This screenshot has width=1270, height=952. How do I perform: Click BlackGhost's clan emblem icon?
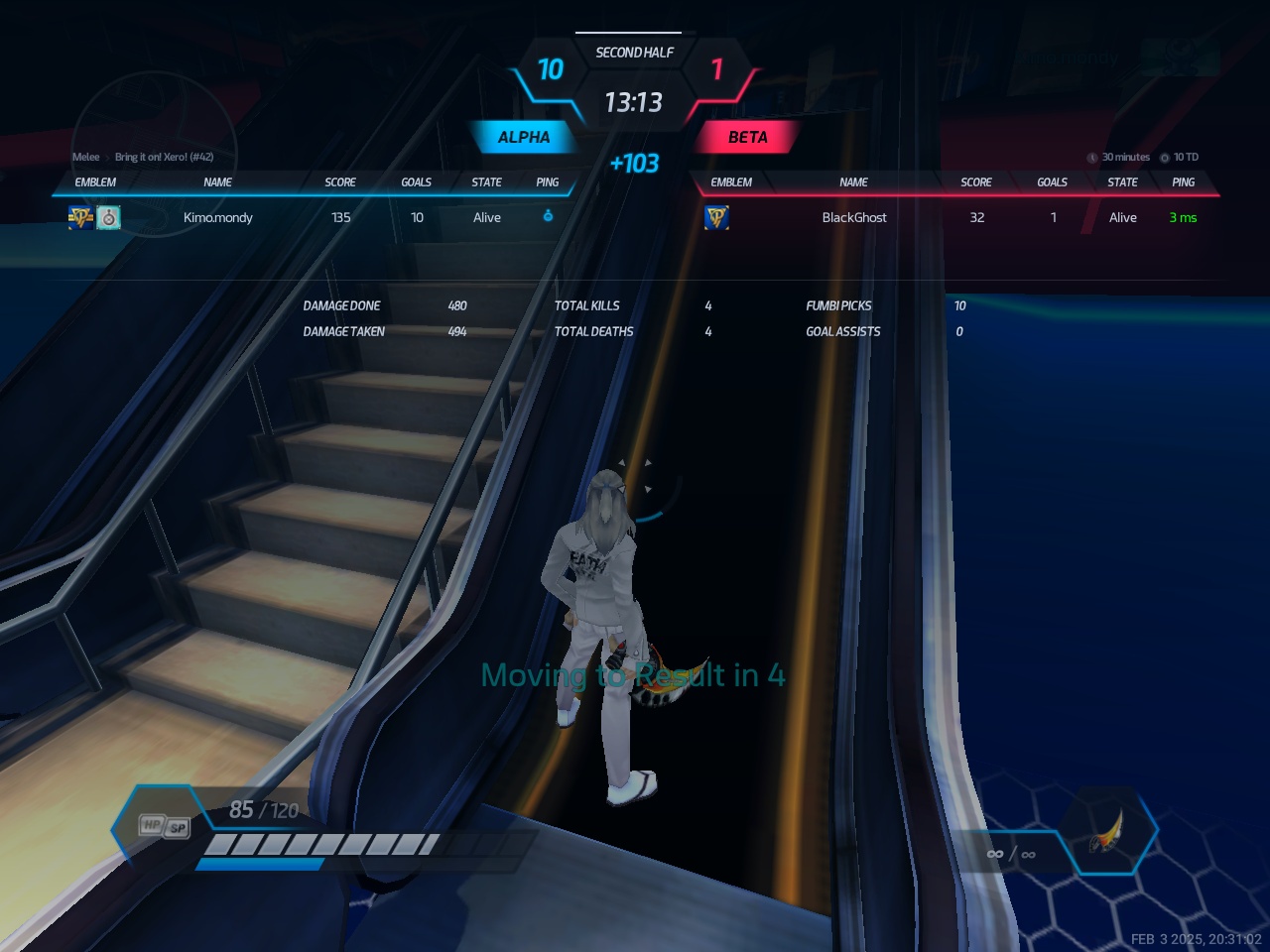click(x=716, y=217)
